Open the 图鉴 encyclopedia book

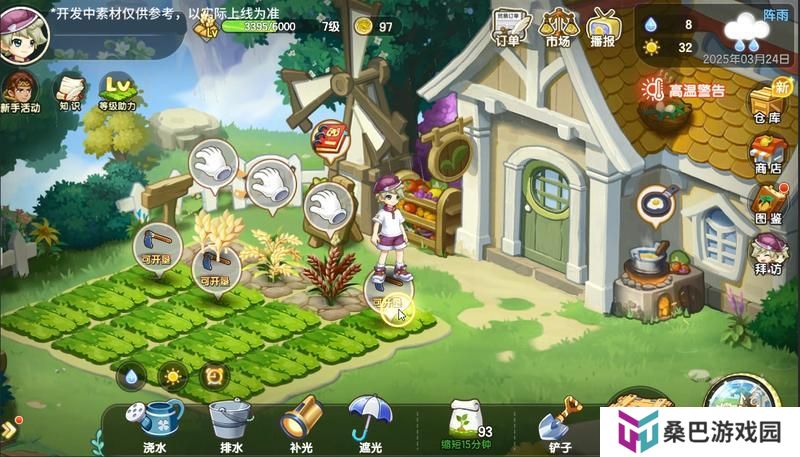[x=767, y=203]
